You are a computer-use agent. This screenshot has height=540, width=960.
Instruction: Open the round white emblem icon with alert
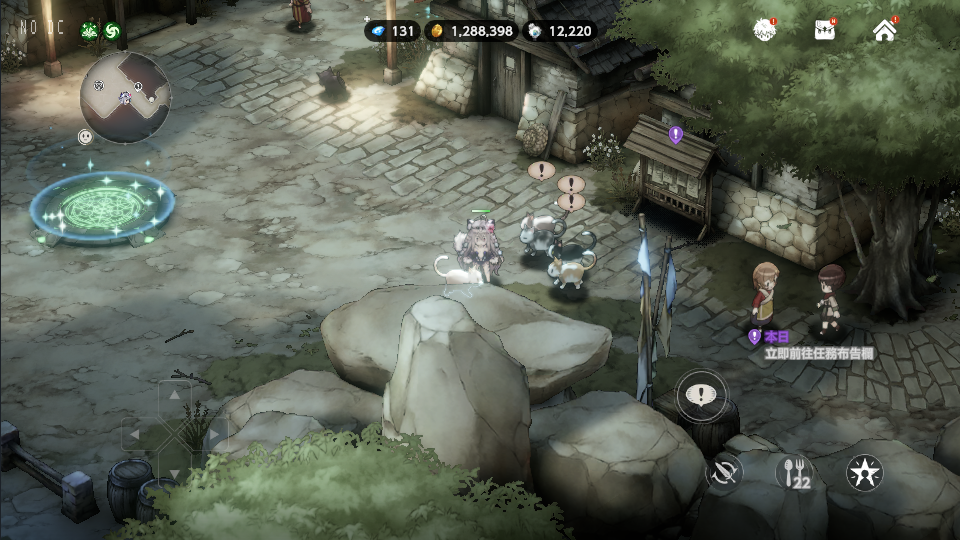pyautogui.click(x=766, y=30)
